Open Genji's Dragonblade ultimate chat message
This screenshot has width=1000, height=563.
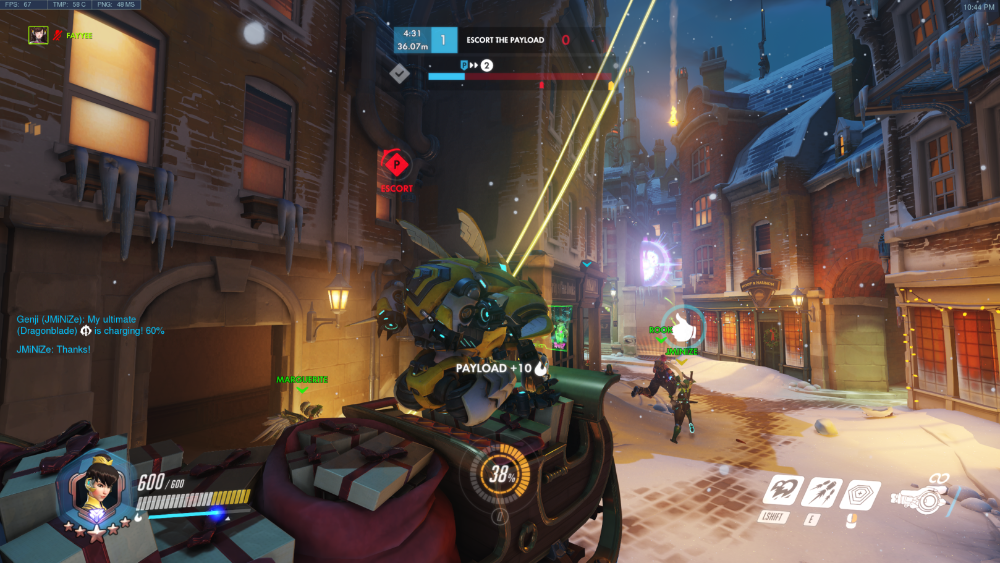point(90,324)
